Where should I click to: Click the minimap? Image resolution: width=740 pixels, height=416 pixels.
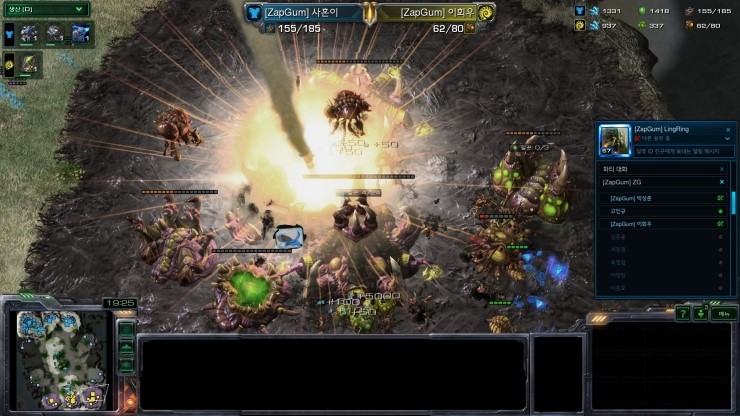tap(58, 360)
